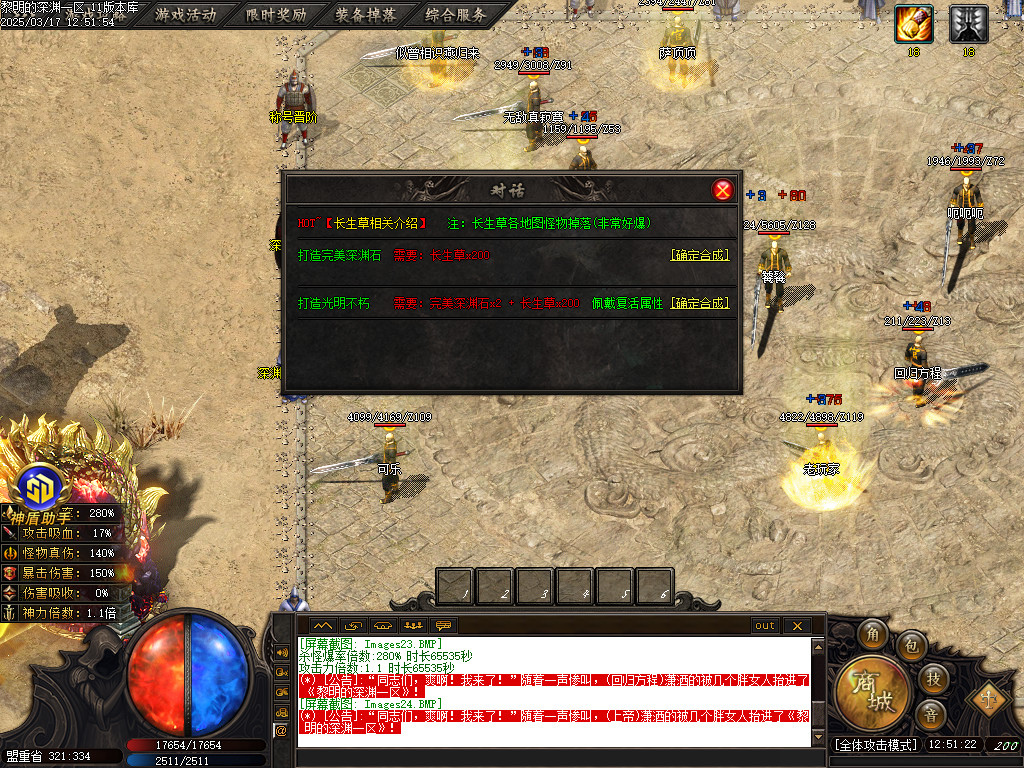Open the 游戏活动 game events menu
Viewport: 1024px width, 768px height.
coord(186,15)
